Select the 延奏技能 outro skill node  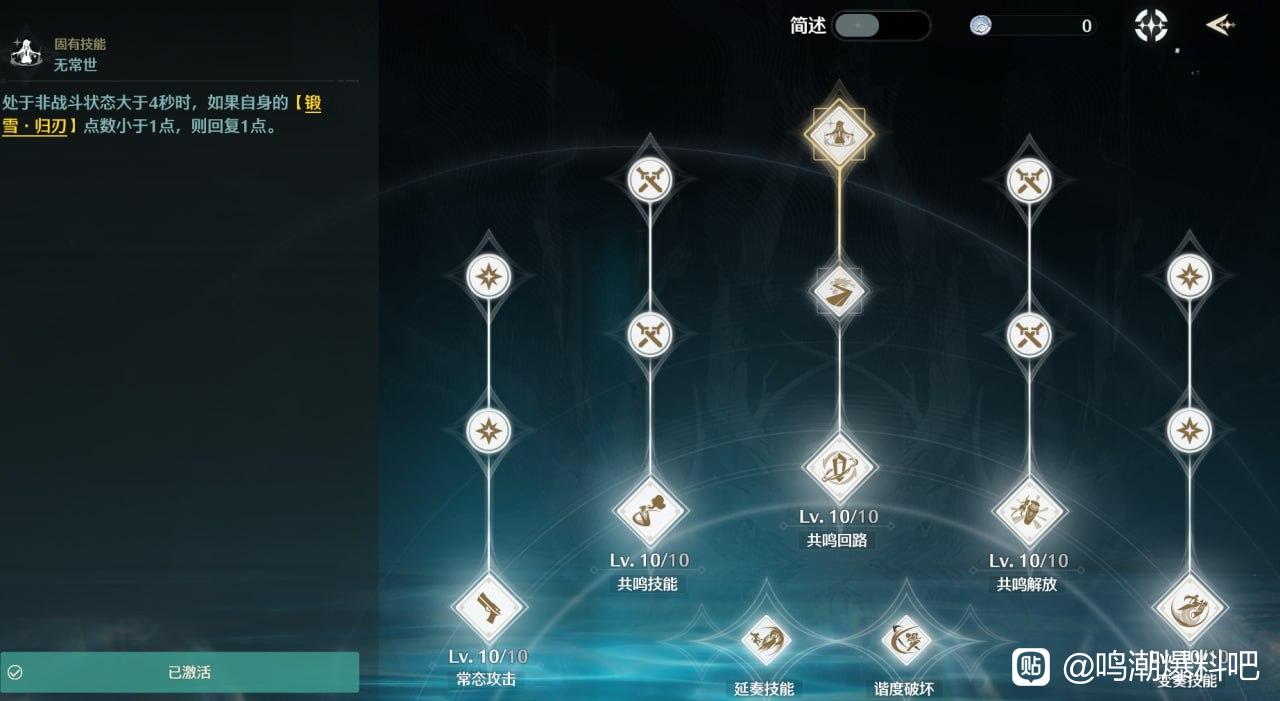point(766,639)
